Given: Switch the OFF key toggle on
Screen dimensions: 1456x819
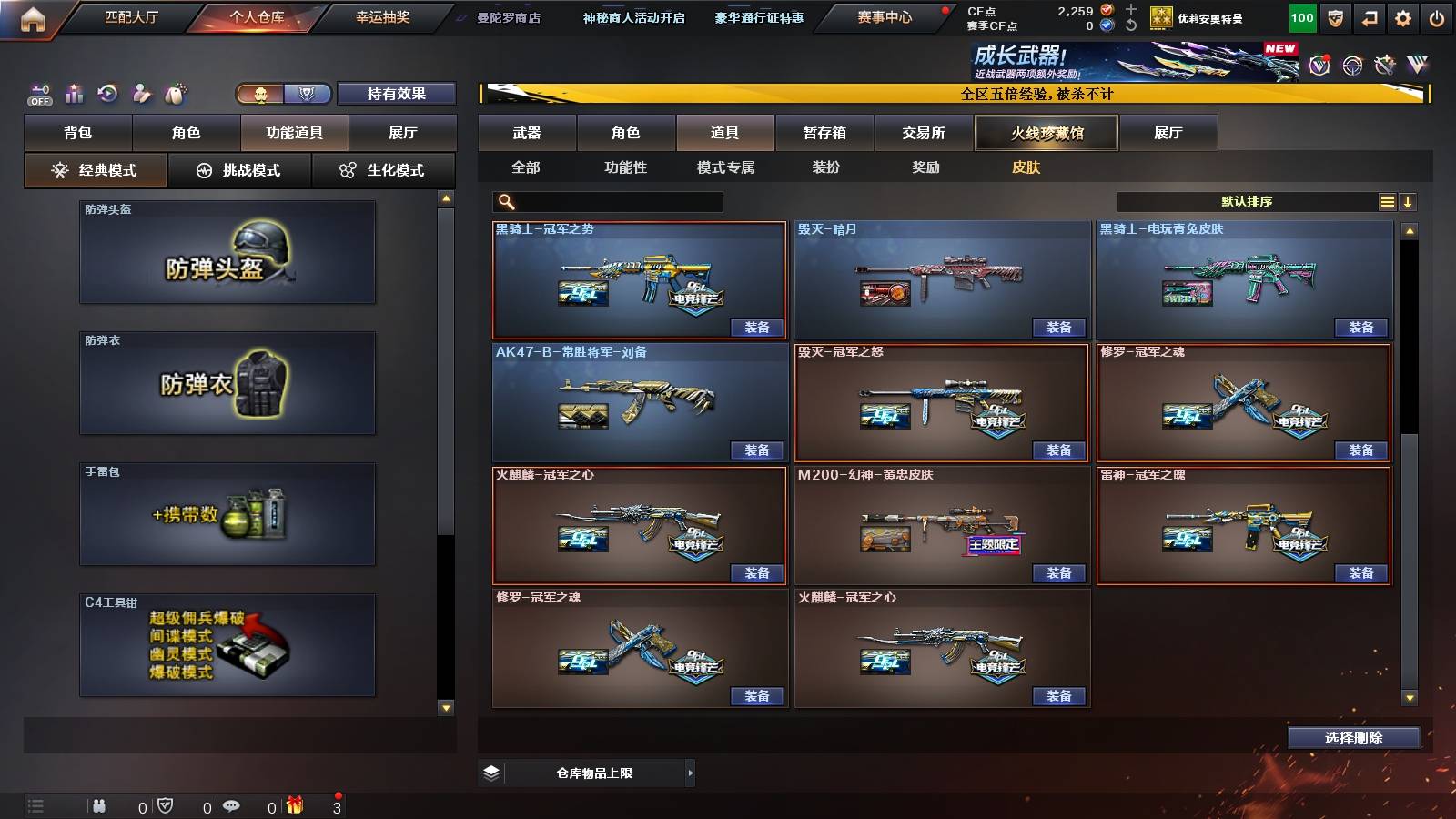Looking at the screenshot, I should click(x=38, y=94).
